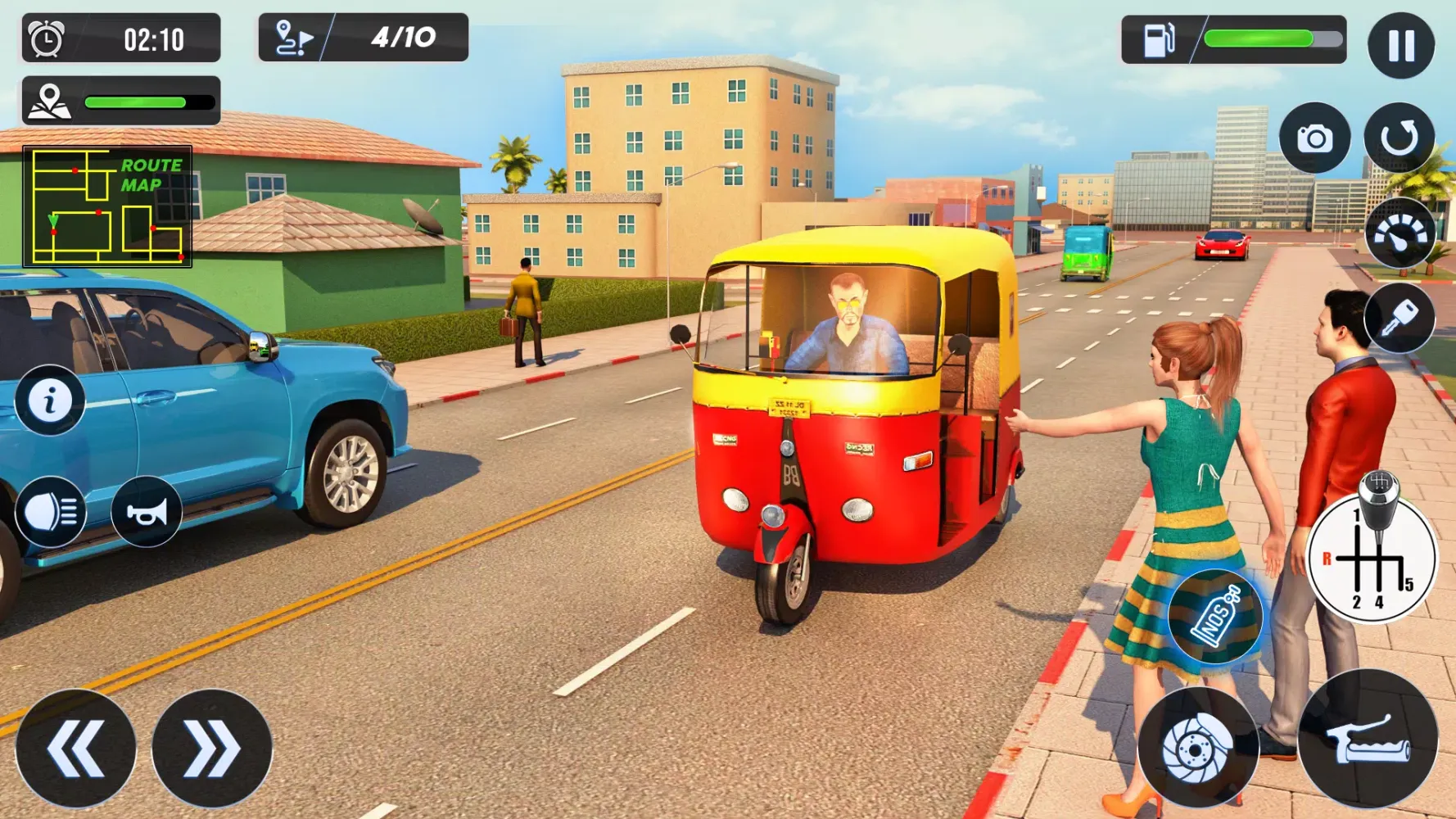Activate the NOS boost
Screen dimensions: 1456x819
point(1214,616)
